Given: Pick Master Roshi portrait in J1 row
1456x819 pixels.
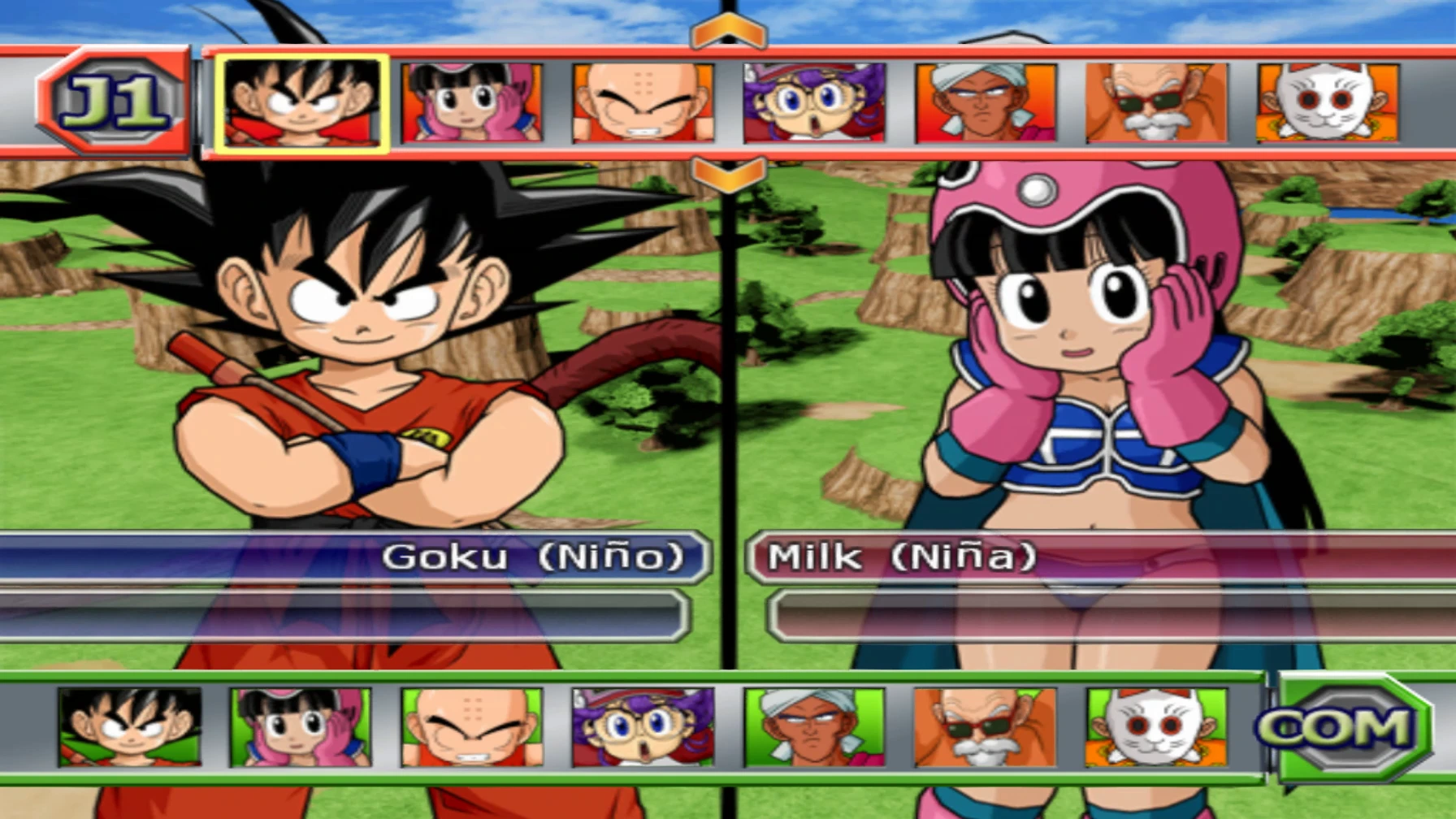Looking at the screenshot, I should [x=1156, y=103].
